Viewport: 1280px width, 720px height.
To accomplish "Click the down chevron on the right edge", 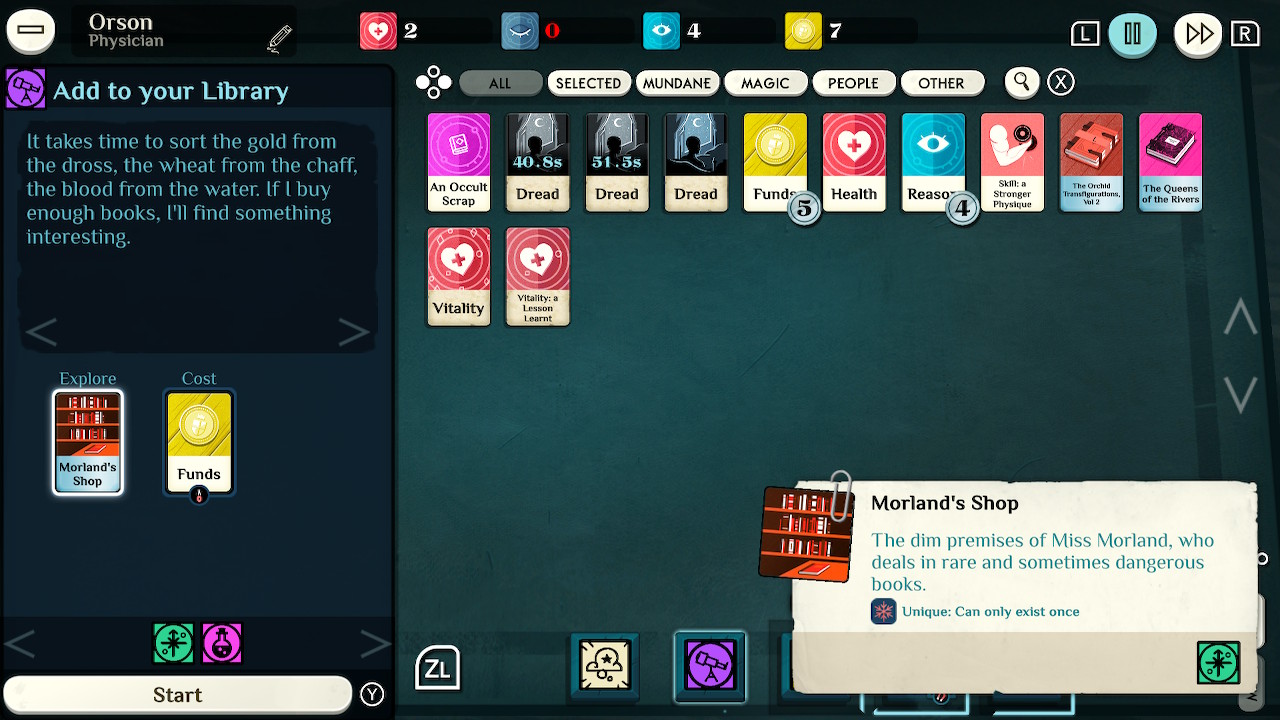I will 1239,395.
